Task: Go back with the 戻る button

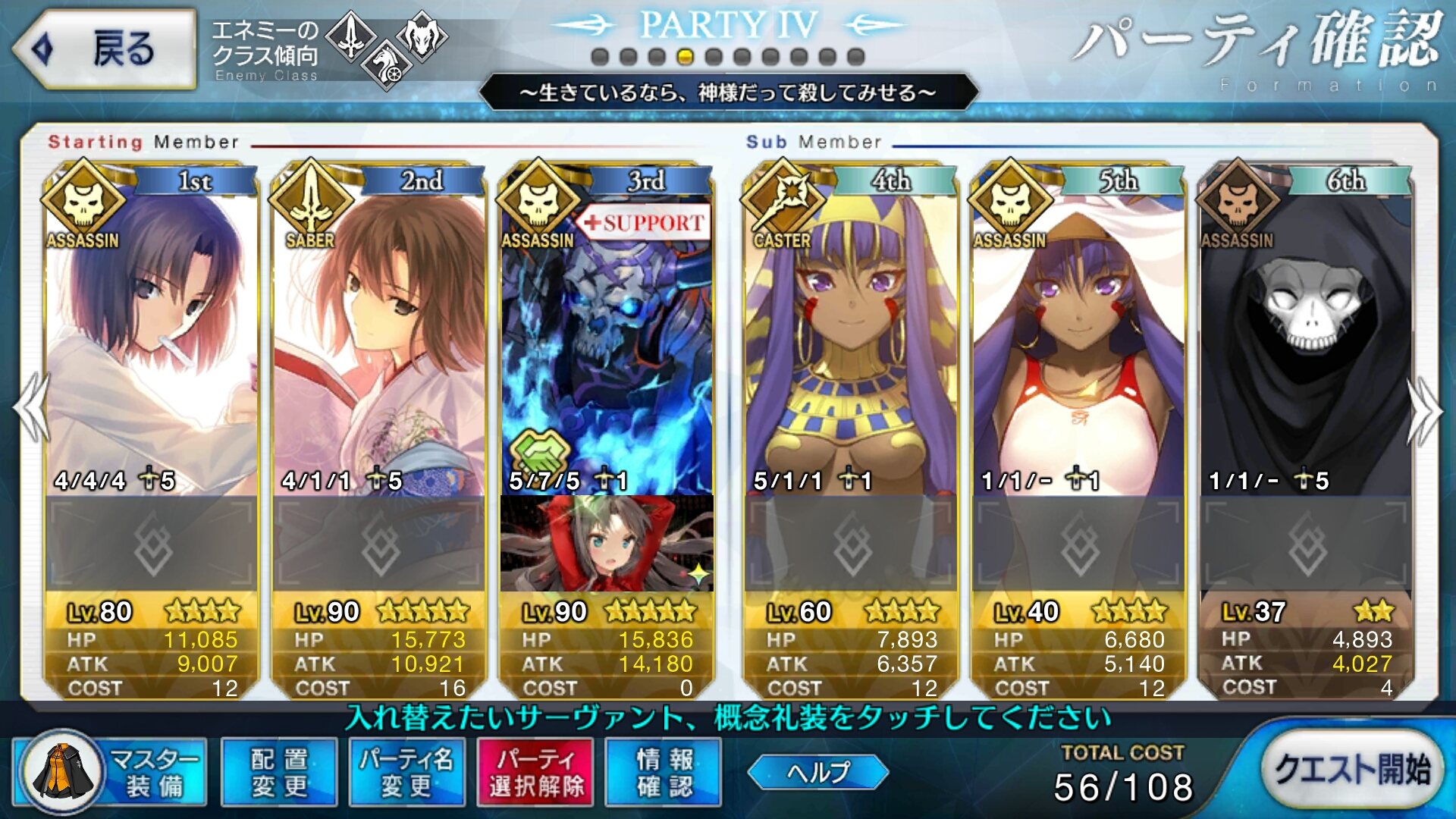Action: click(105, 49)
